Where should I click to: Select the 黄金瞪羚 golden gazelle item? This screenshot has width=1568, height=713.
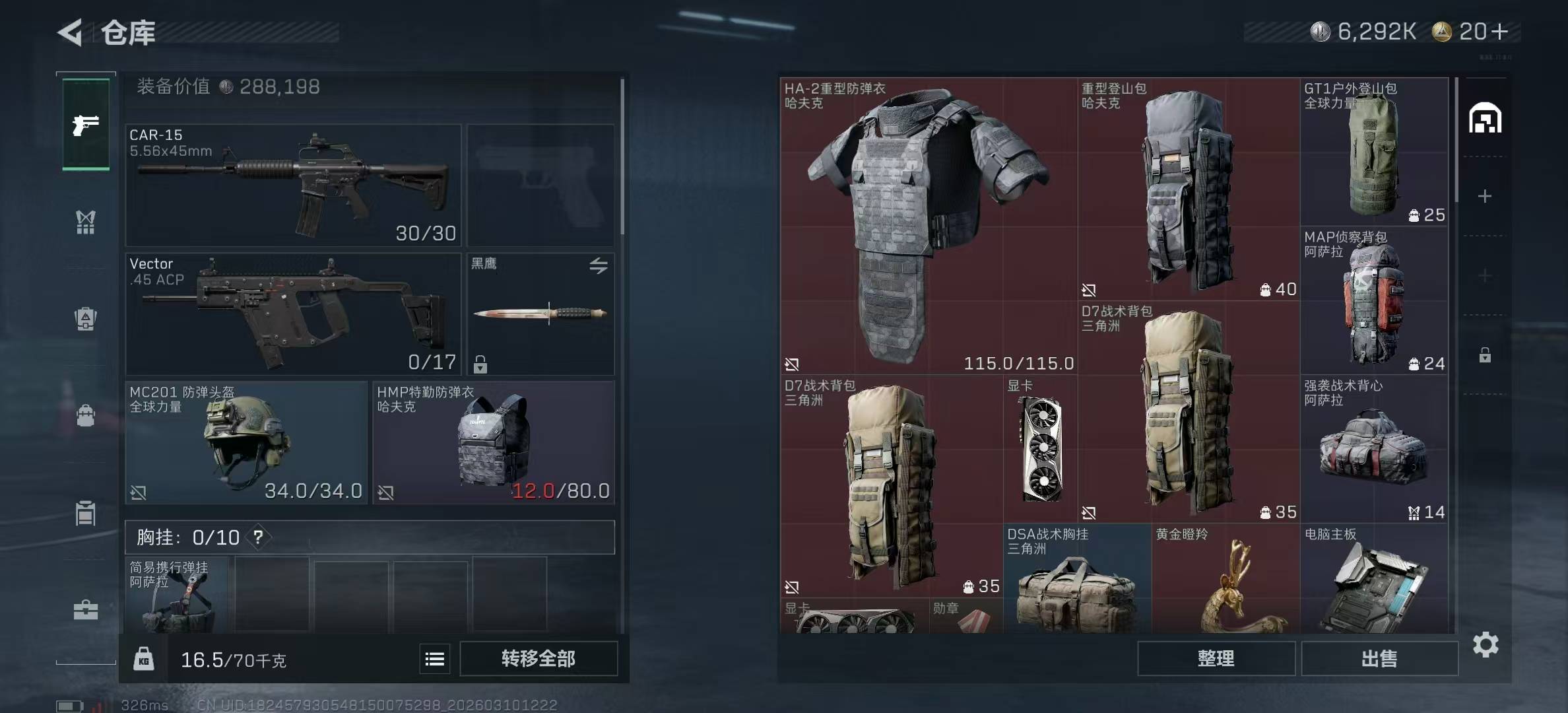pyautogui.click(x=1225, y=581)
